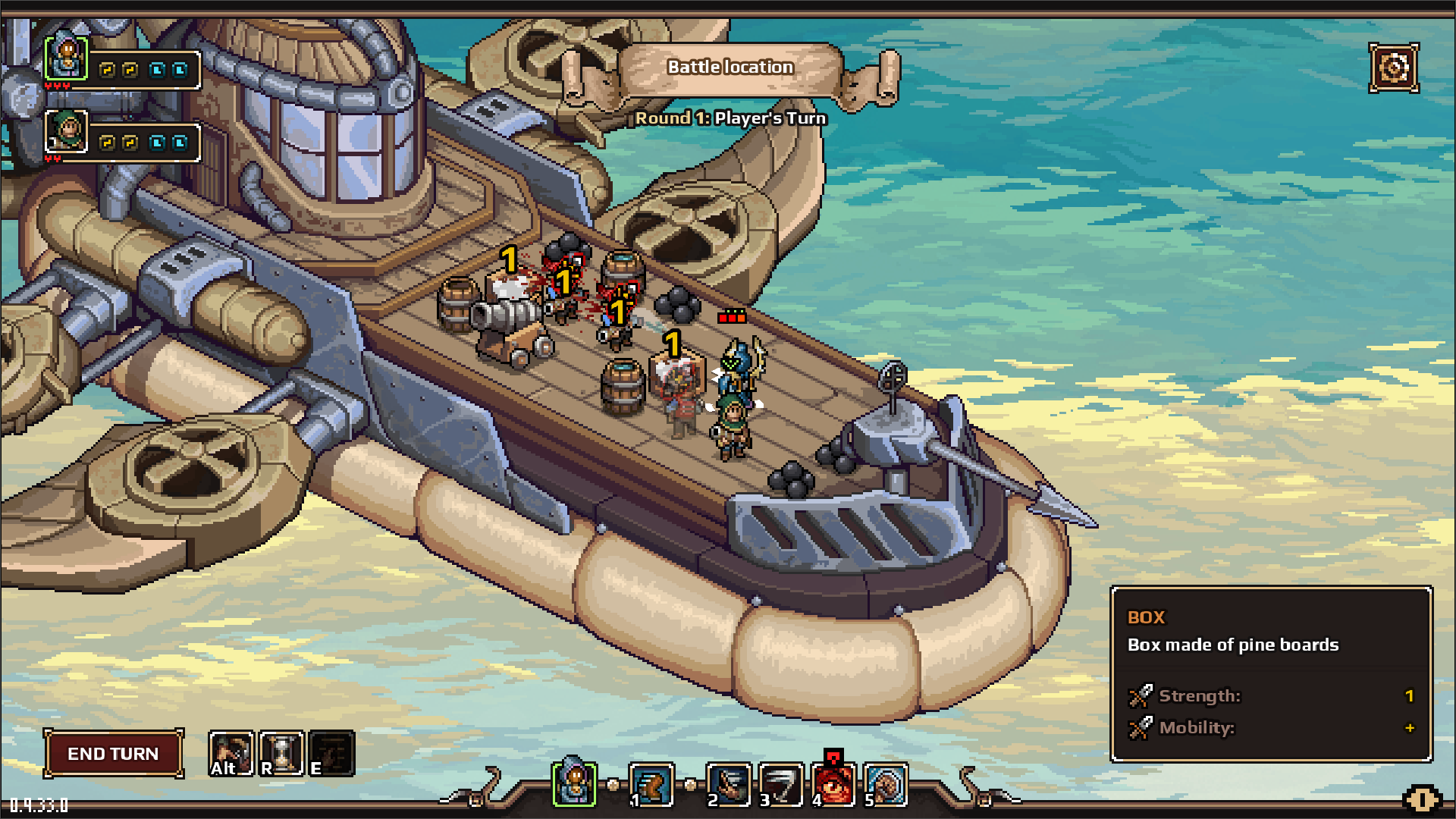Use the hand strike ability in slot 2

(728, 784)
